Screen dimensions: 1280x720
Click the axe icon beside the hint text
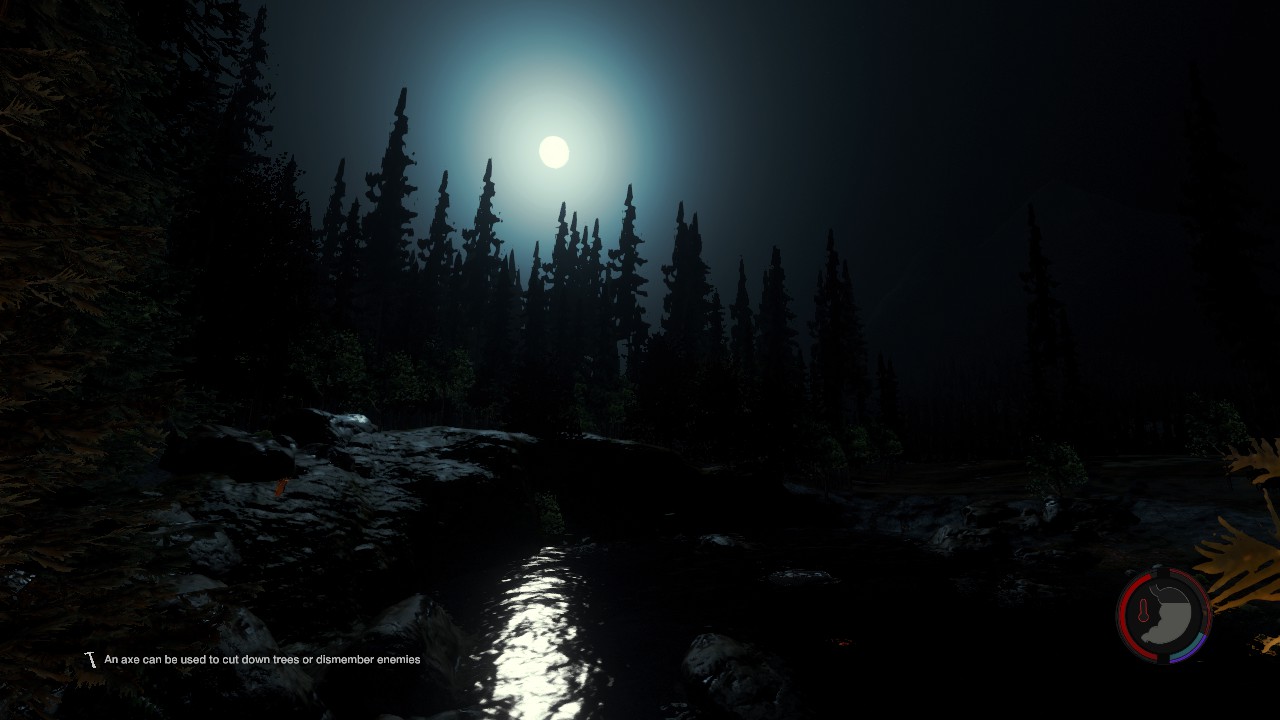click(91, 660)
